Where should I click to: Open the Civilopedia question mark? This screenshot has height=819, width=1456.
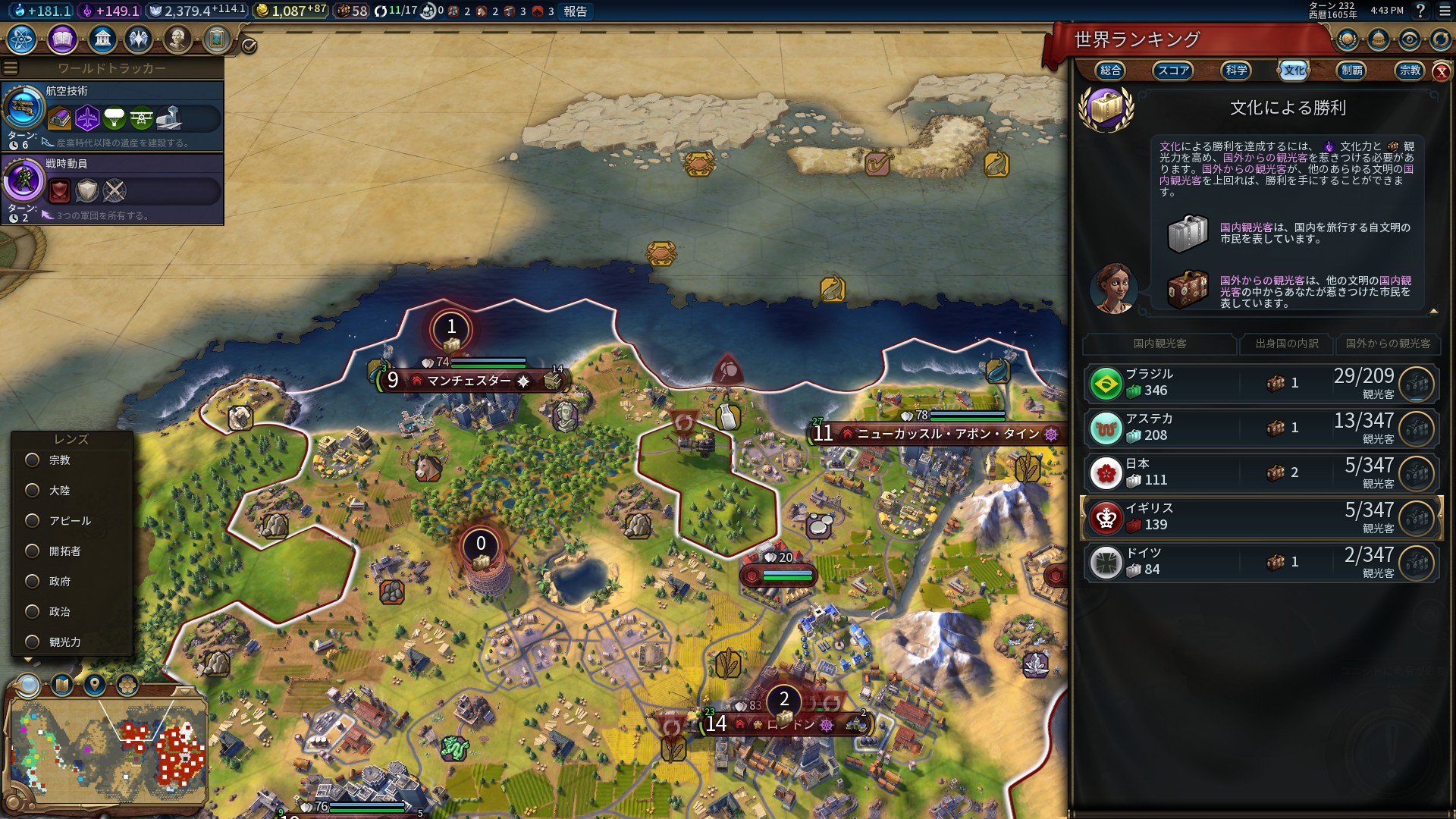[1420, 11]
